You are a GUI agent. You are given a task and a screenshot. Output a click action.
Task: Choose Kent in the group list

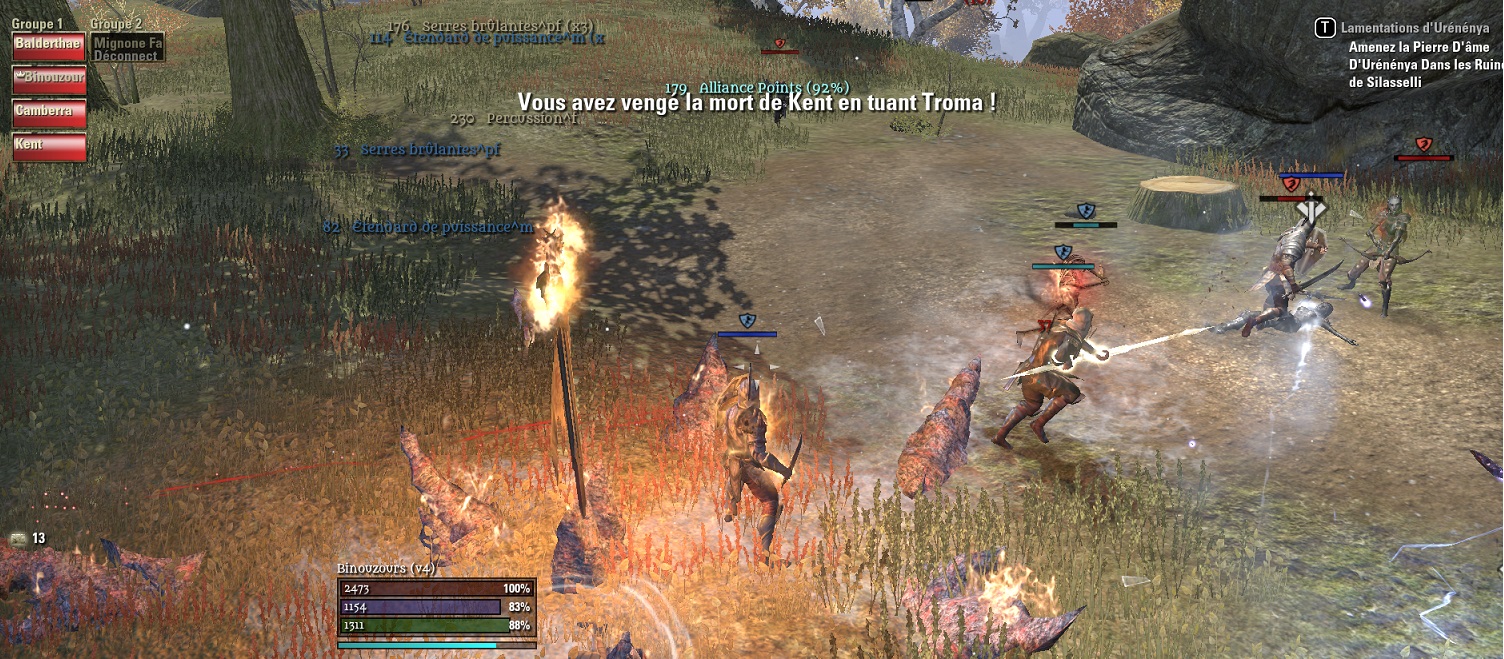(x=49, y=146)
